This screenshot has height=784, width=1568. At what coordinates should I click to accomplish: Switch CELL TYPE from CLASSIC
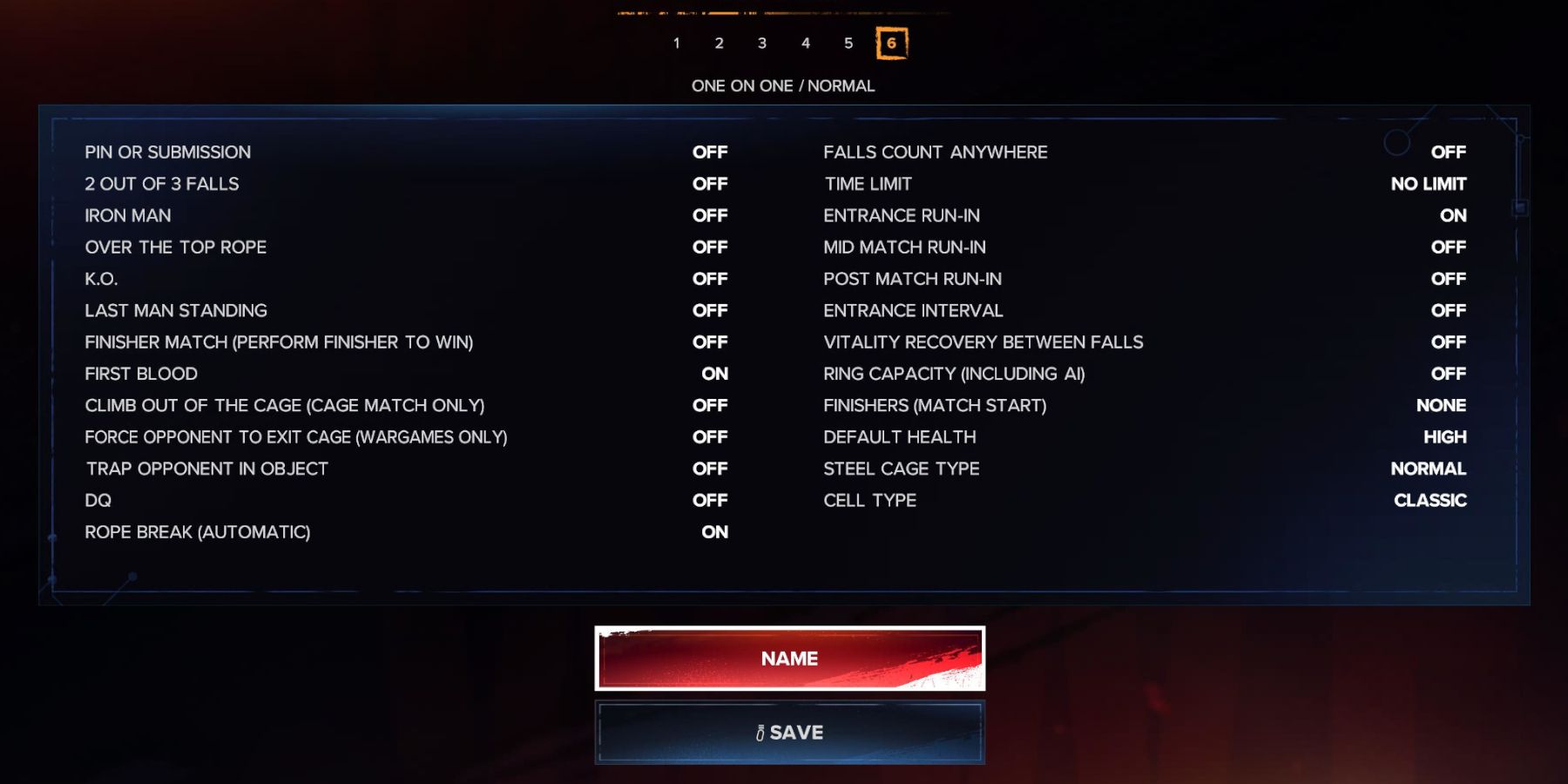(1431, 500)
